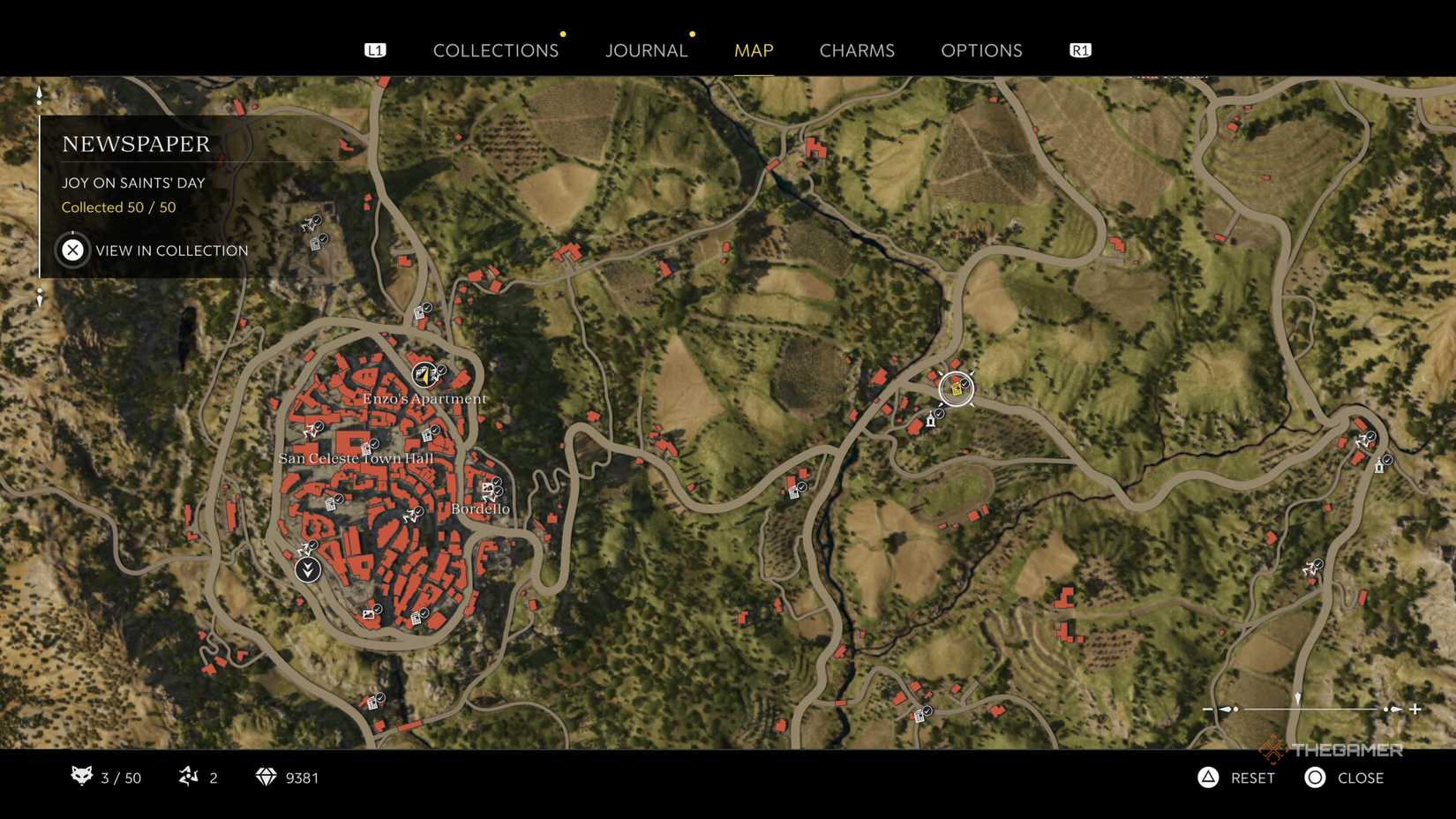Select the fast travel chevron icon southwest of town
This screenshot has height=819, width=1456.
click(306, 568)
